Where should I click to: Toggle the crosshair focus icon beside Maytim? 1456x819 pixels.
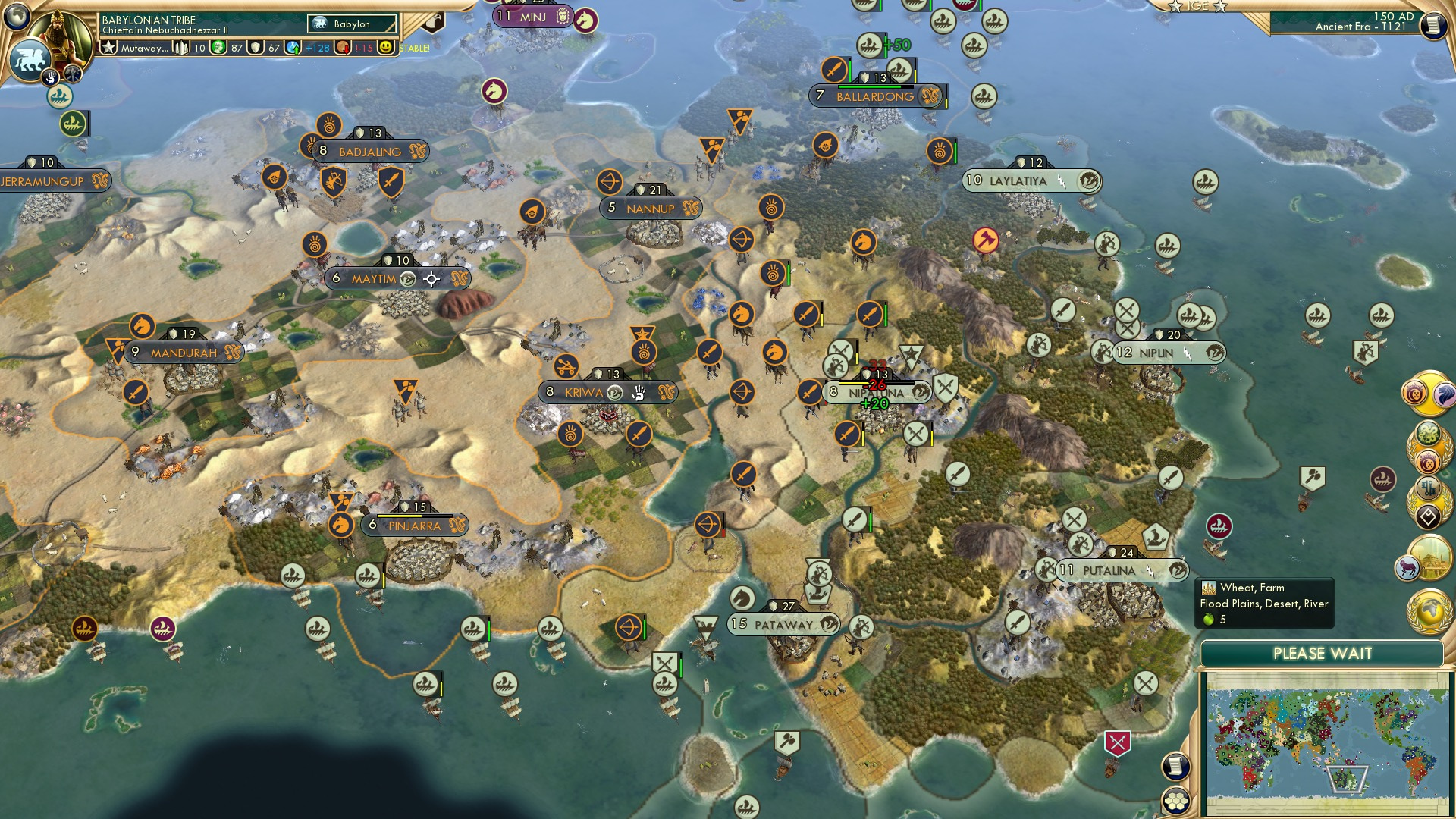click(430, 278)
